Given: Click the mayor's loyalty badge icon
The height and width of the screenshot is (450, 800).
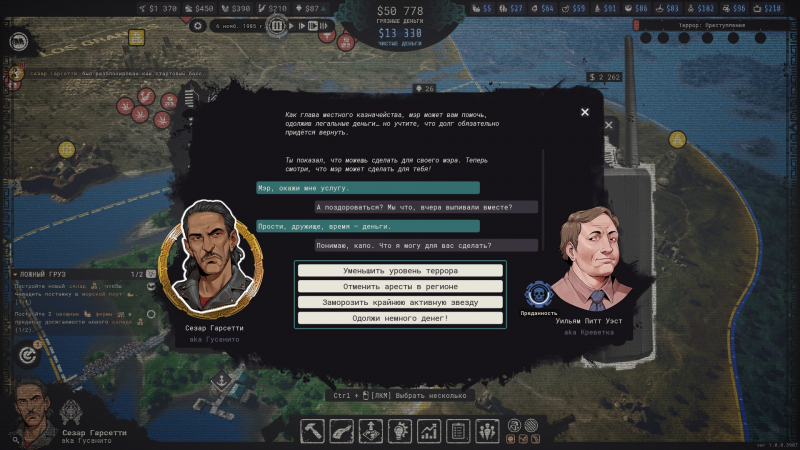Looking at the screenshot, I should click(539, 295).
